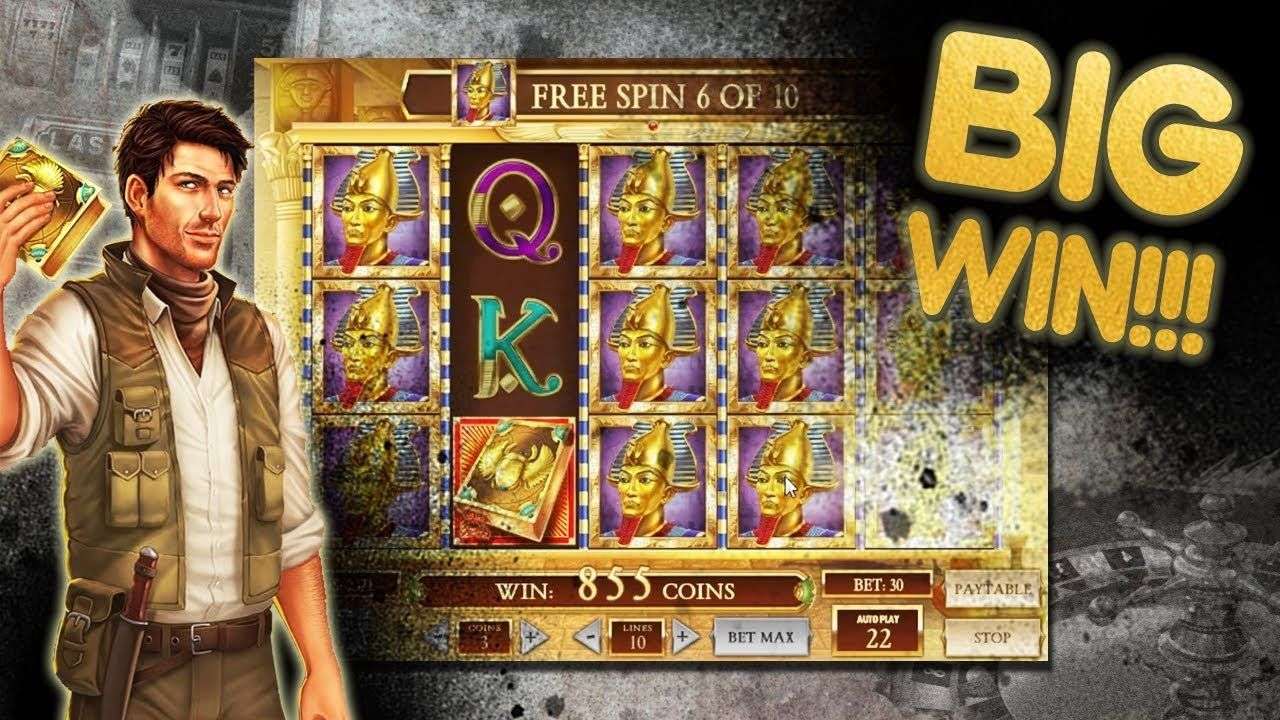Image resolution: width=1280 pixels, height=720 pixels.
Task: Click the small pharaoh icon above the Free Spin banner
Action: tap(481, 95)
